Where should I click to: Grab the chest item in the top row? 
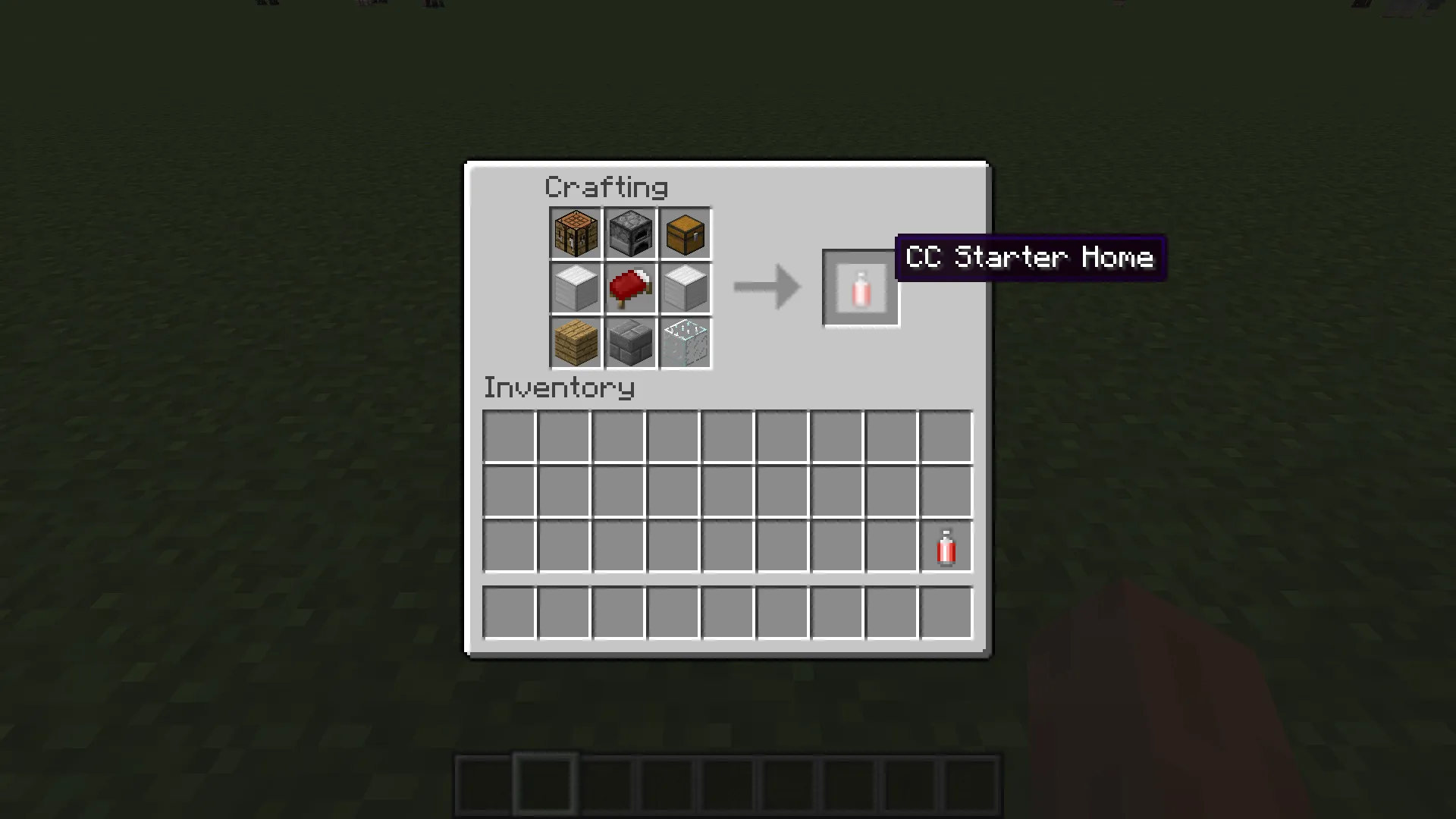tap(685, 233)
